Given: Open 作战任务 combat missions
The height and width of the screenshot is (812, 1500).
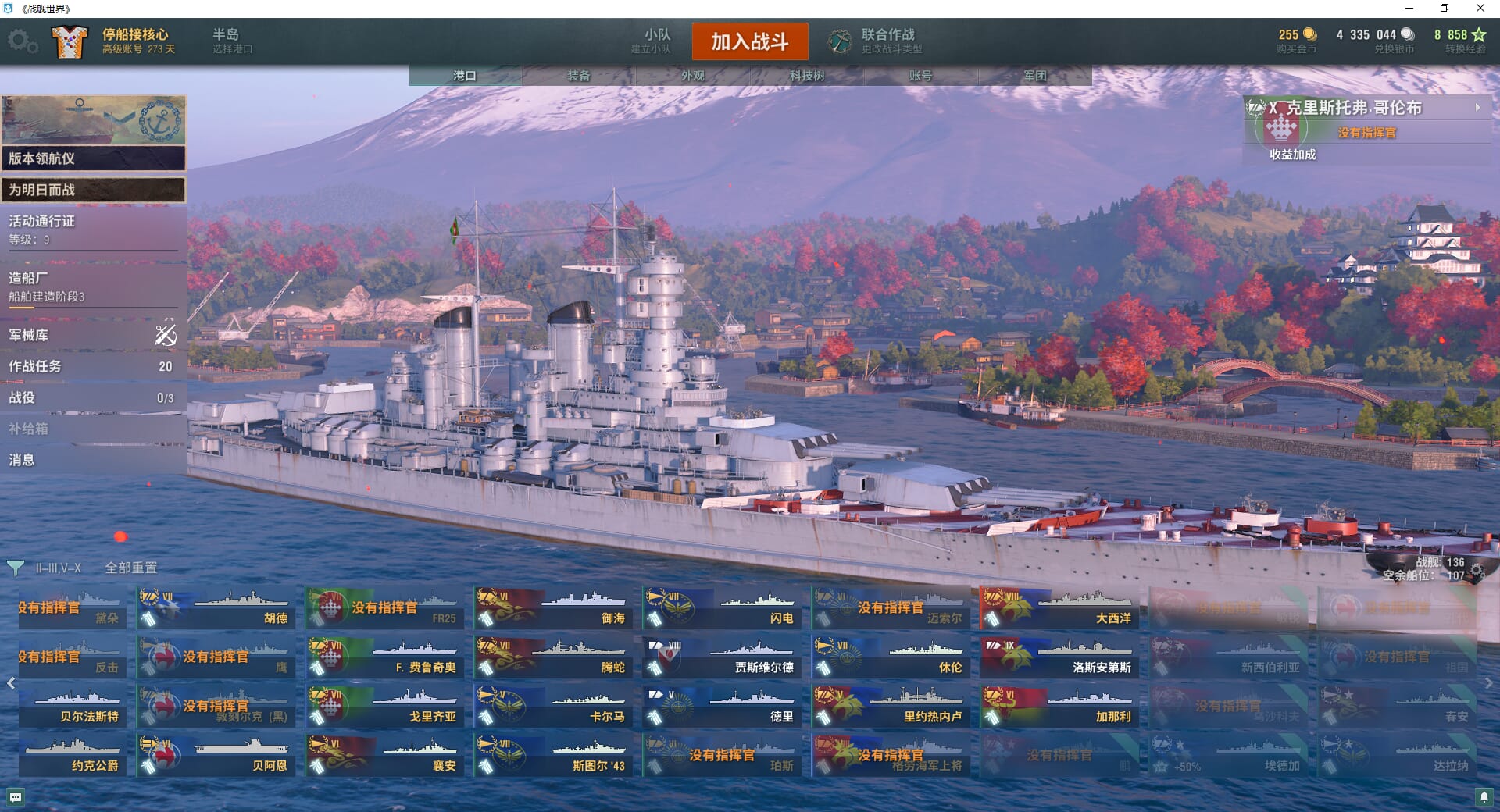Looking at the screenshot, I should coord(92,366).
